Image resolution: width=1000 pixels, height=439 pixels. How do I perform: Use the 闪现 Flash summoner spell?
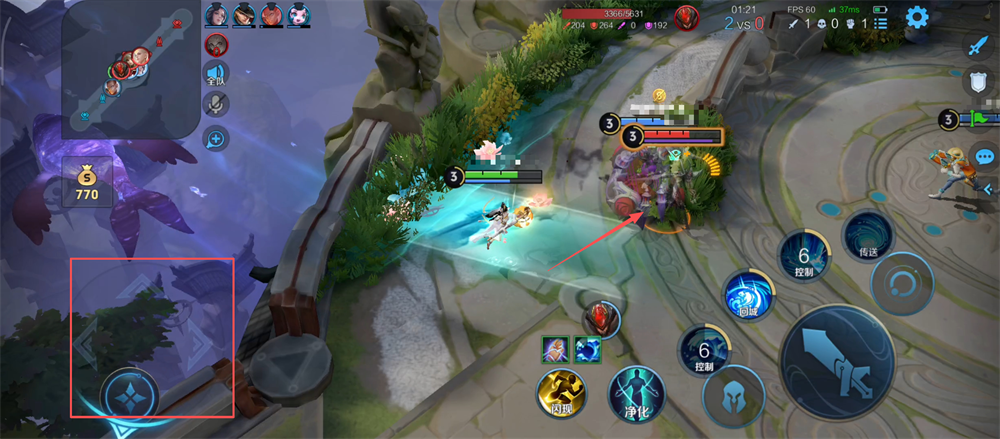click(x=561, y=392)
